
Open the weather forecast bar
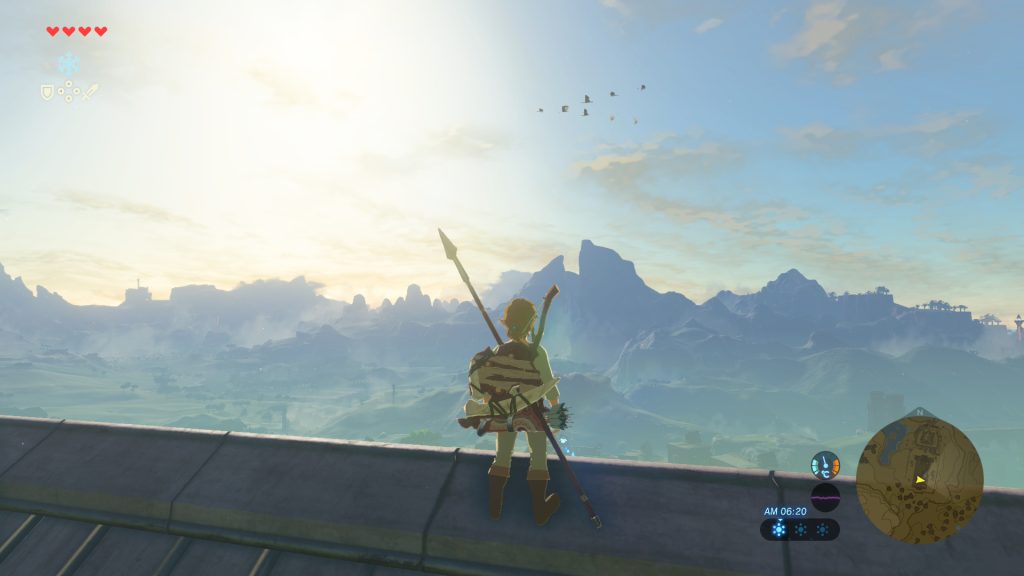point(800,530)
